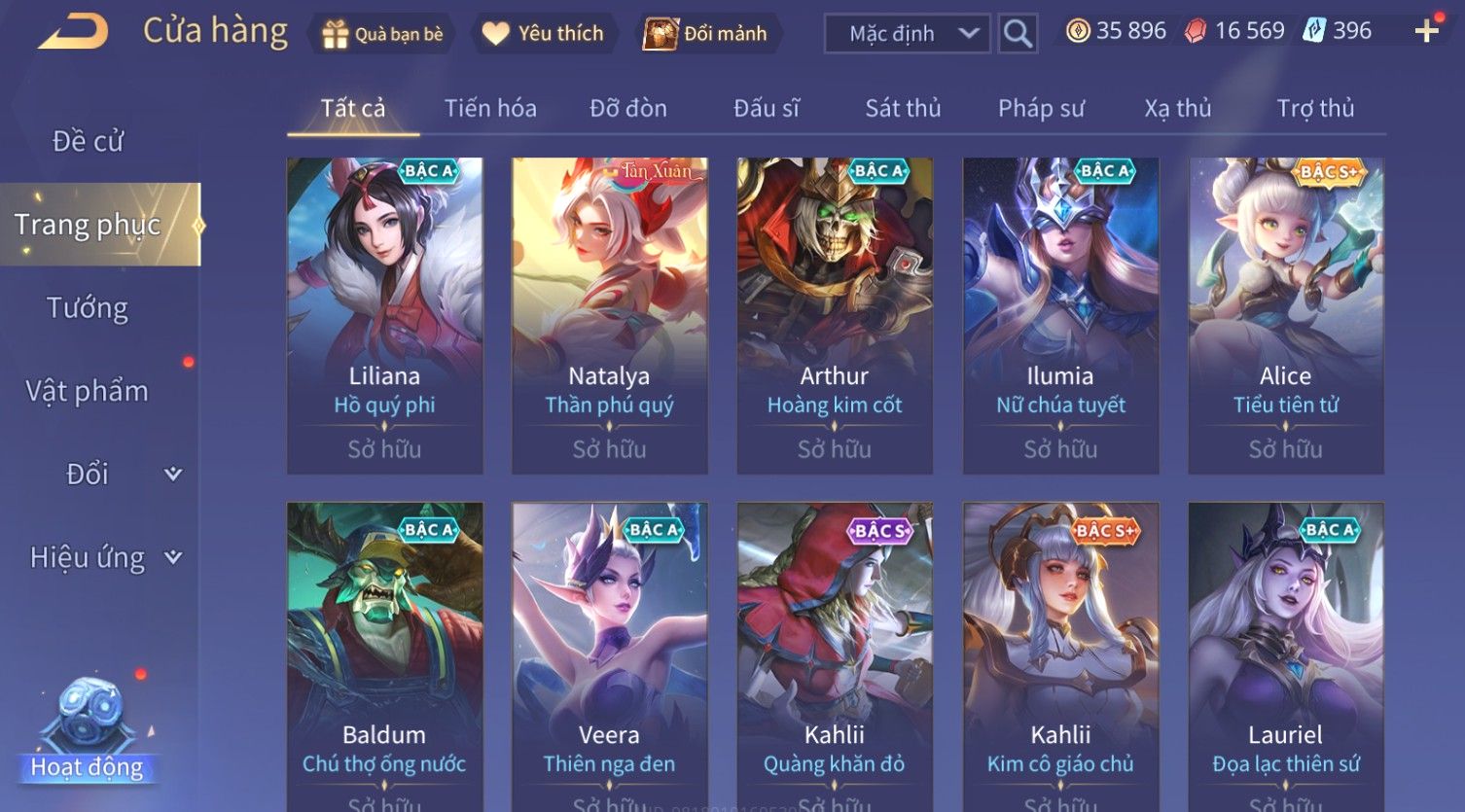Select Liliana Hồ quý phi skin card
This screenshot has height=812, width=1465.
coord(384,316)
